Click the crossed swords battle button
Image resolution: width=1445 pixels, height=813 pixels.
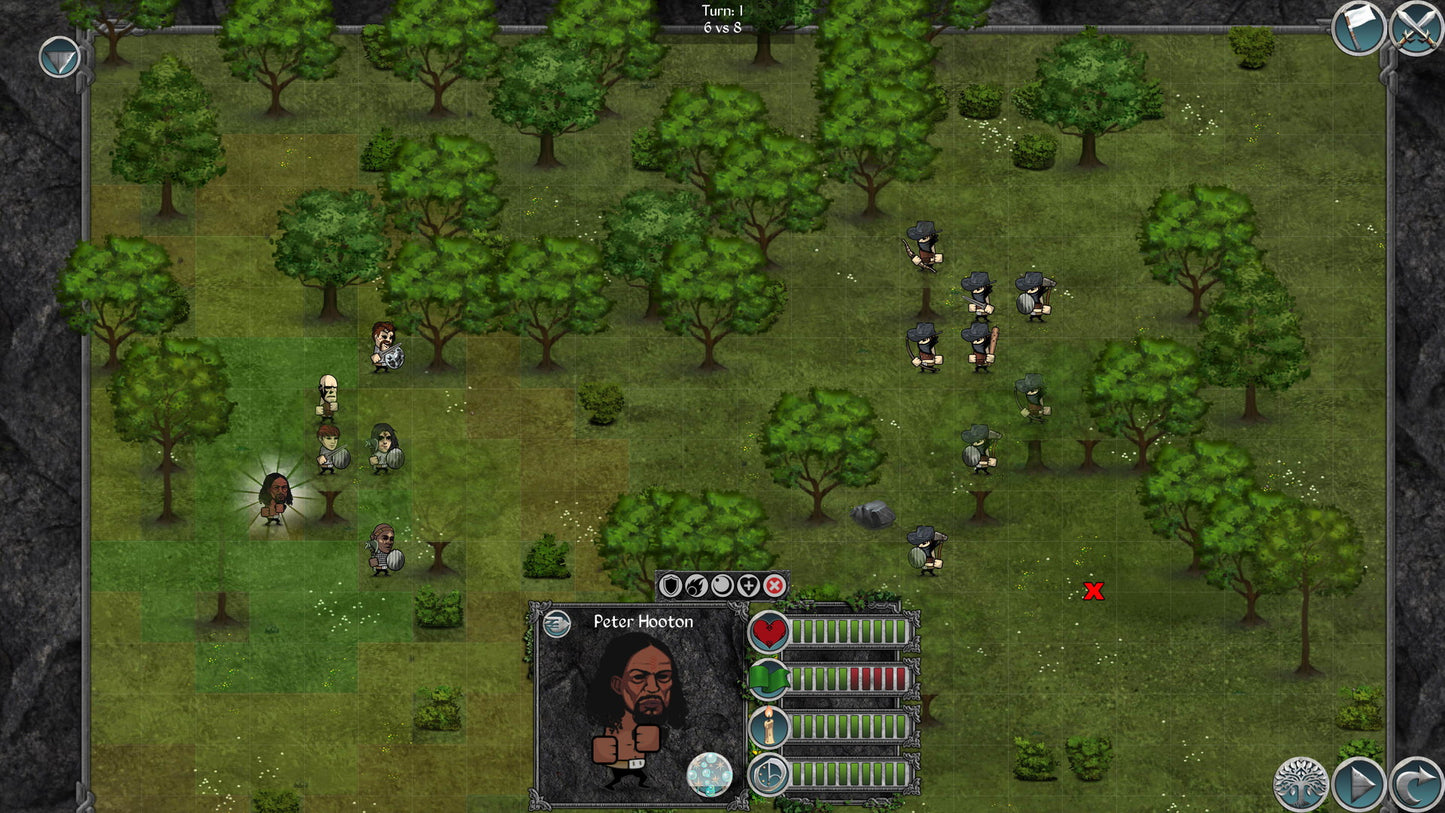1416,28
